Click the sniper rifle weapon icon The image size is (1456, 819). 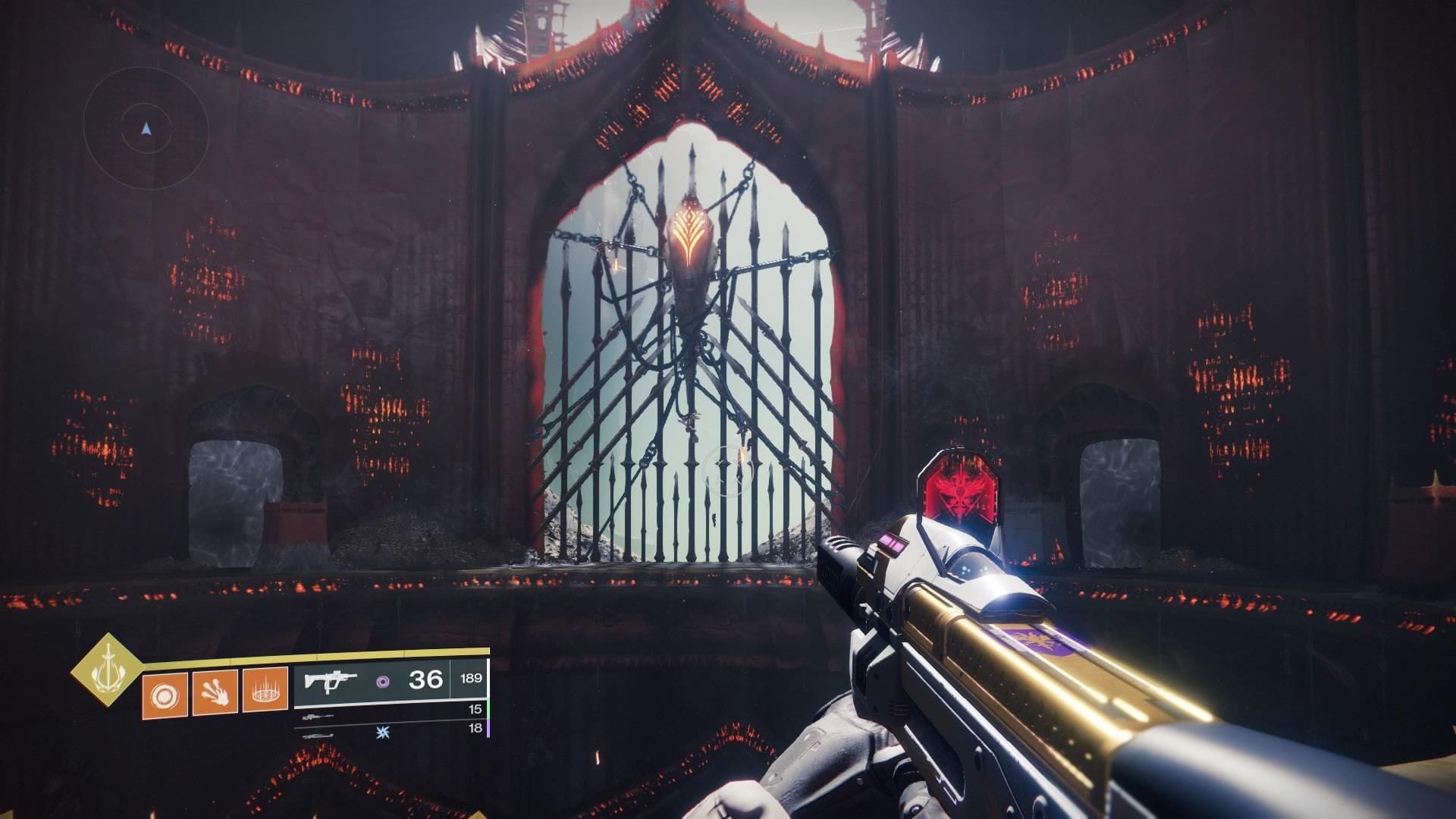(317, 717)
